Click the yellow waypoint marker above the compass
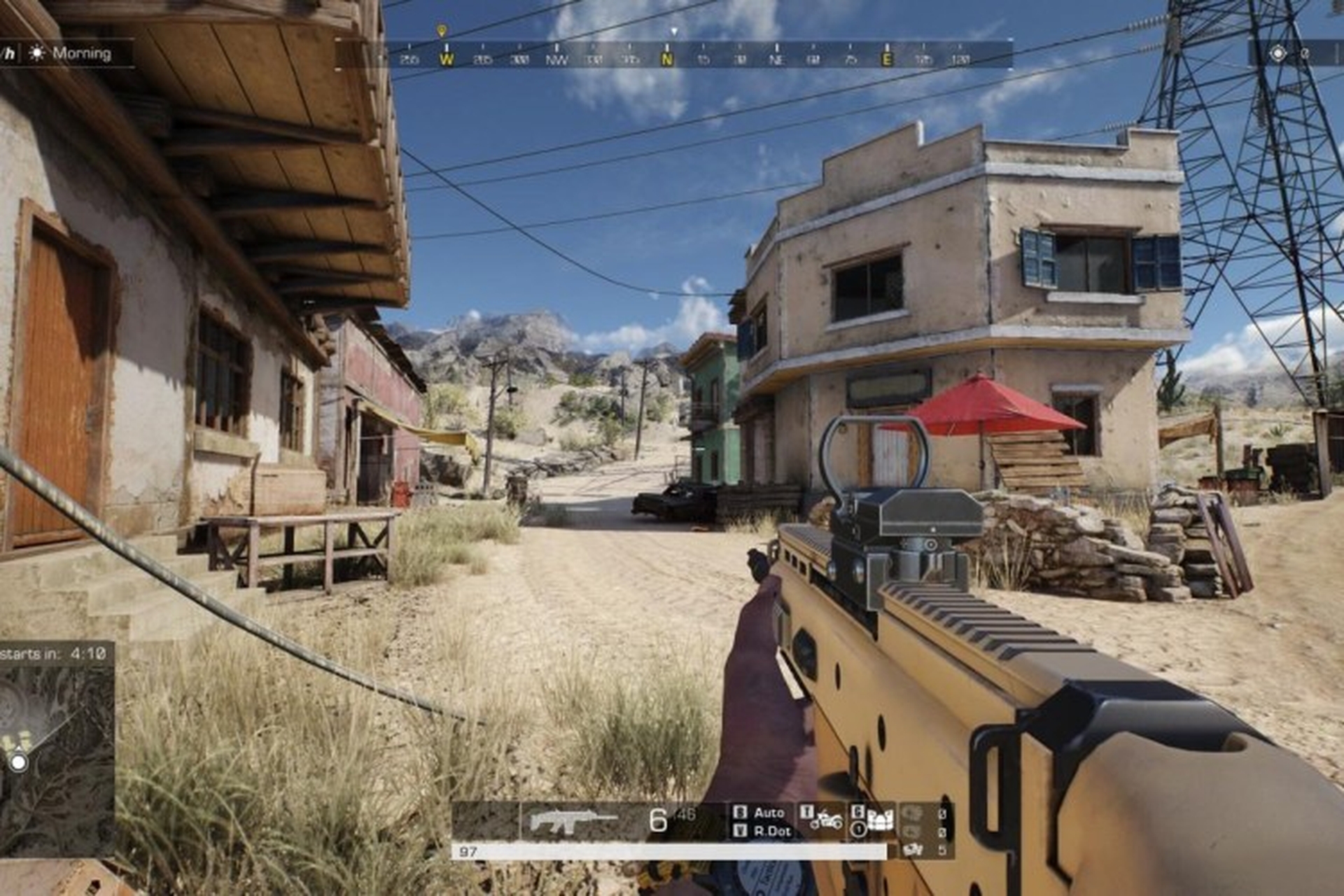Screen dimensions: 1344x896 [x=441, y=31]
